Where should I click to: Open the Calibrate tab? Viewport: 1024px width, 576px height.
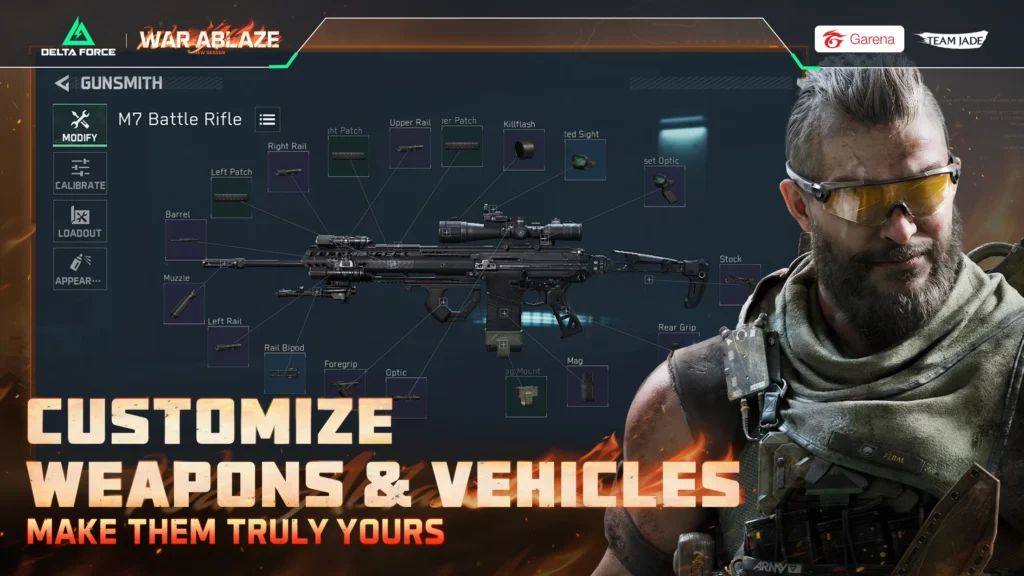80,174
